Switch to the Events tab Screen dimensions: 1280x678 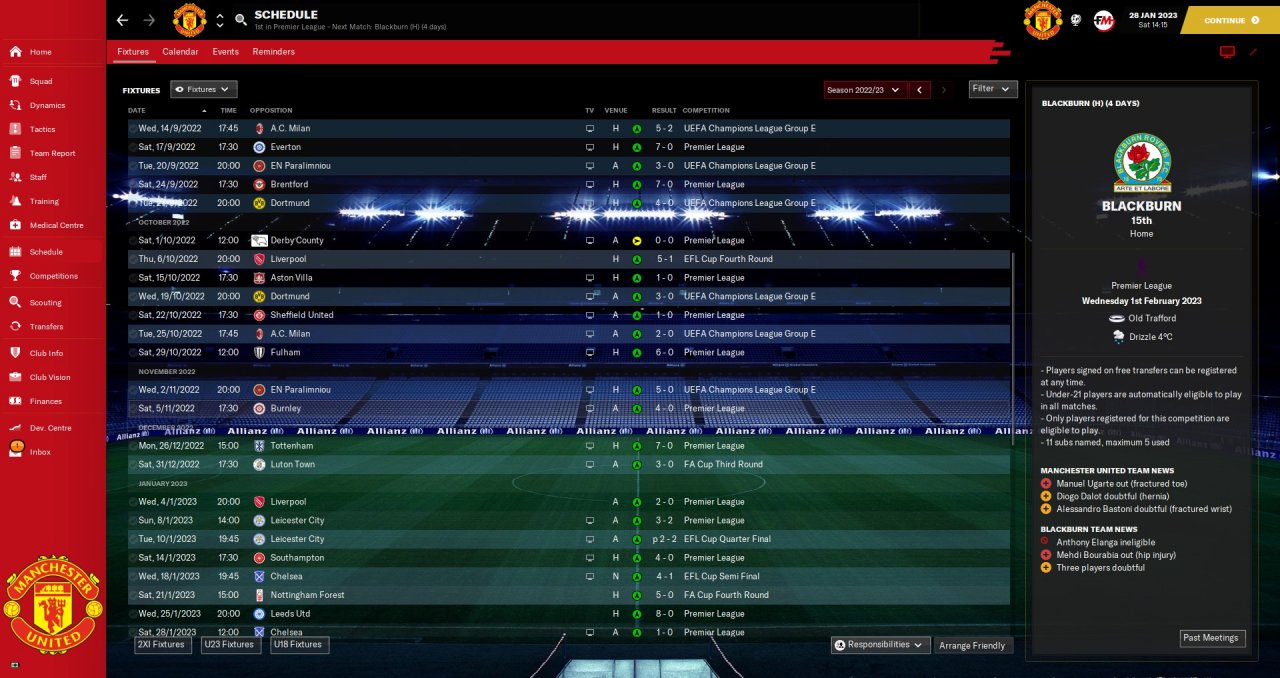[x=225, y=52]
